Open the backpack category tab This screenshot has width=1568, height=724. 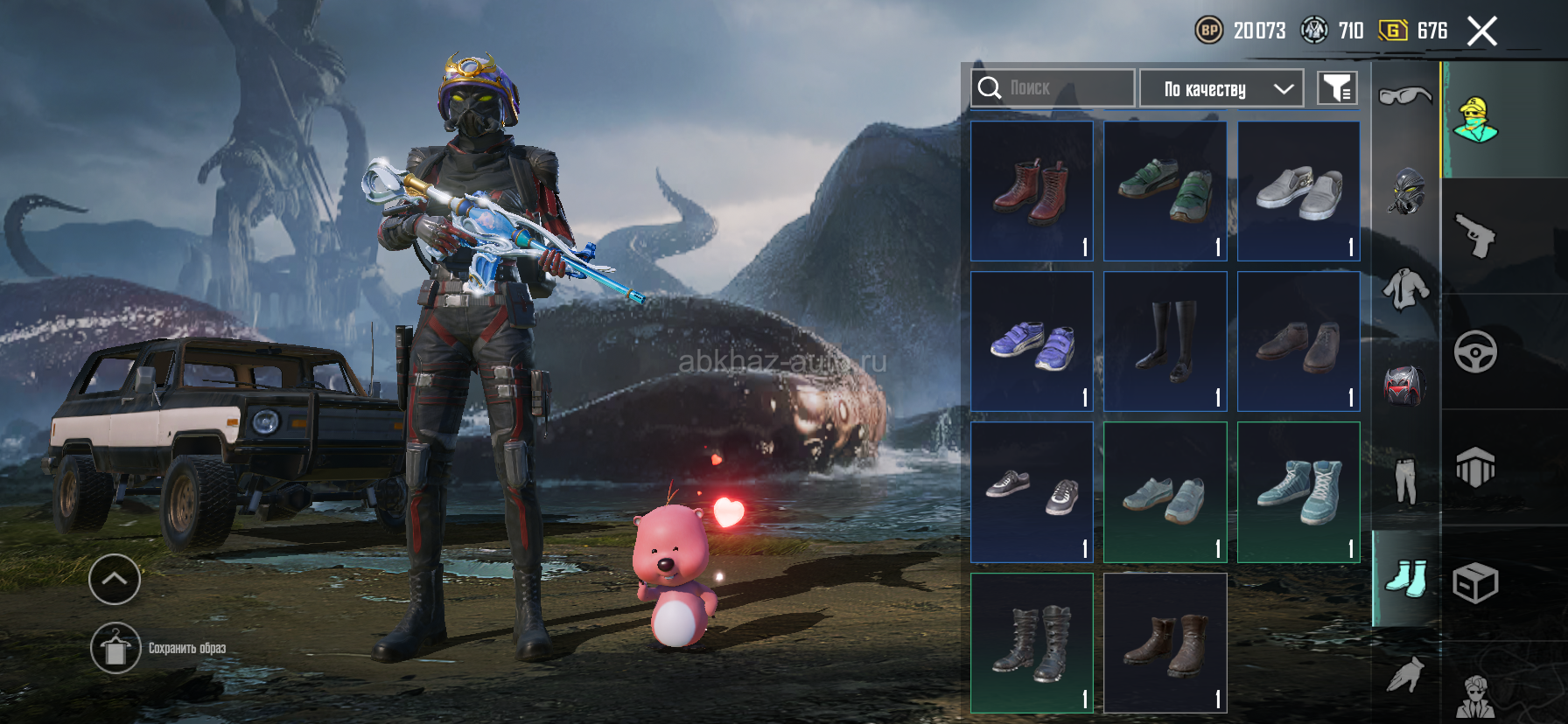point(1405,386)
